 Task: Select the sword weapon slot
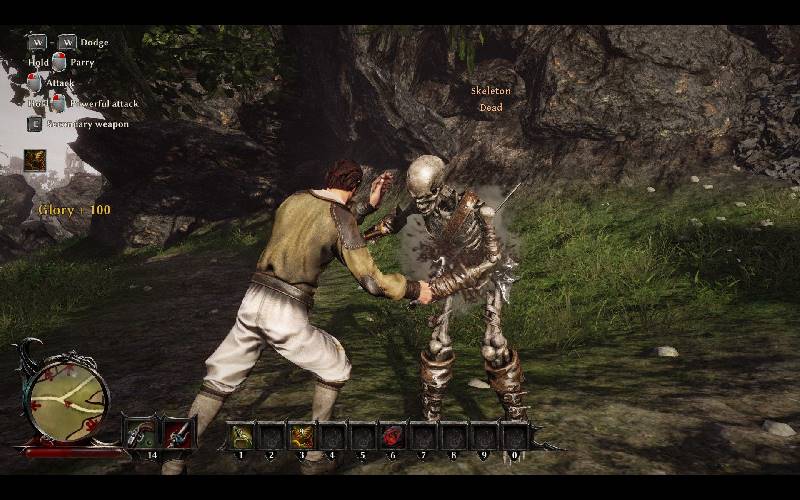click(179, 433)
